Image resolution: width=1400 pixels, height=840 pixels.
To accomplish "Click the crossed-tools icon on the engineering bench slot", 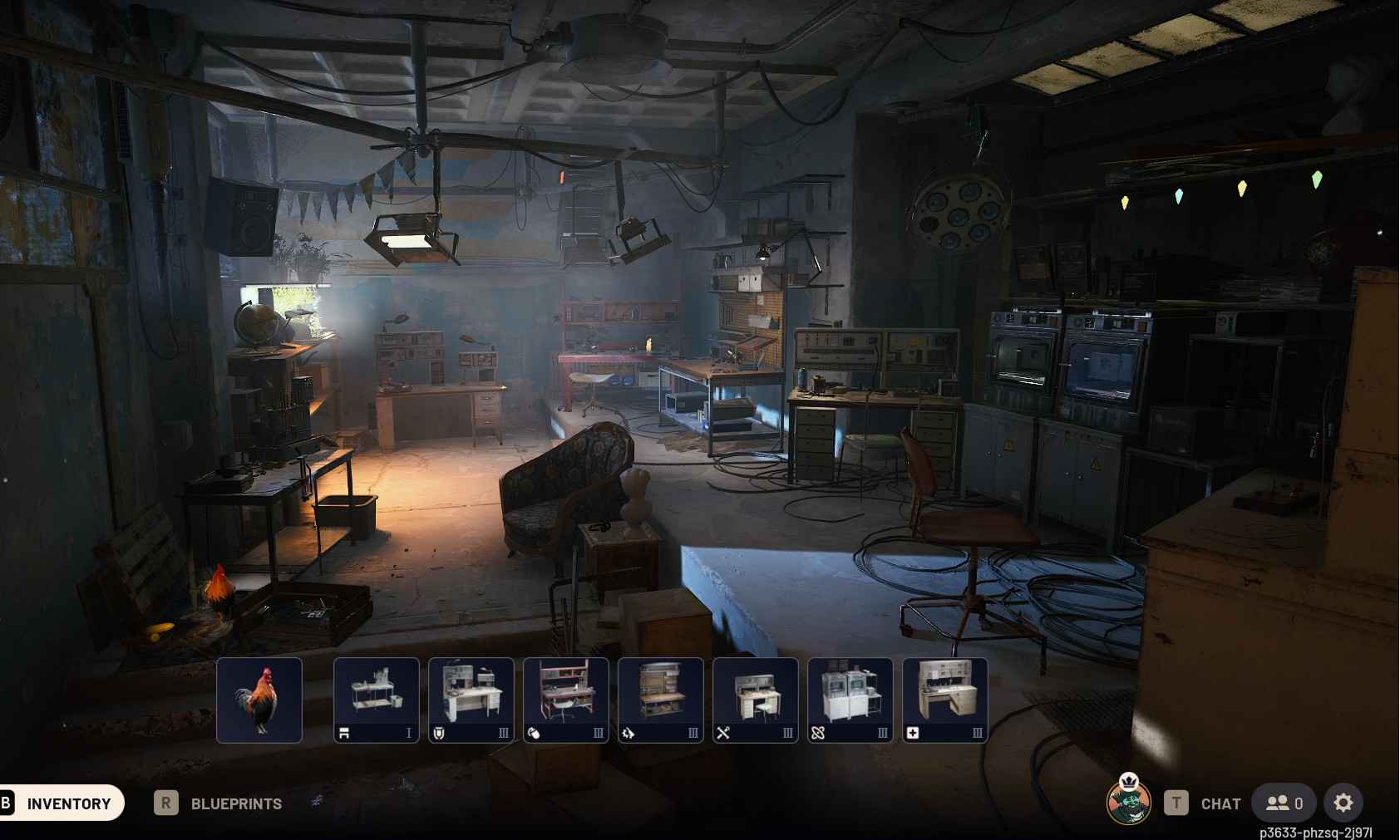I will tap(722, 733).
